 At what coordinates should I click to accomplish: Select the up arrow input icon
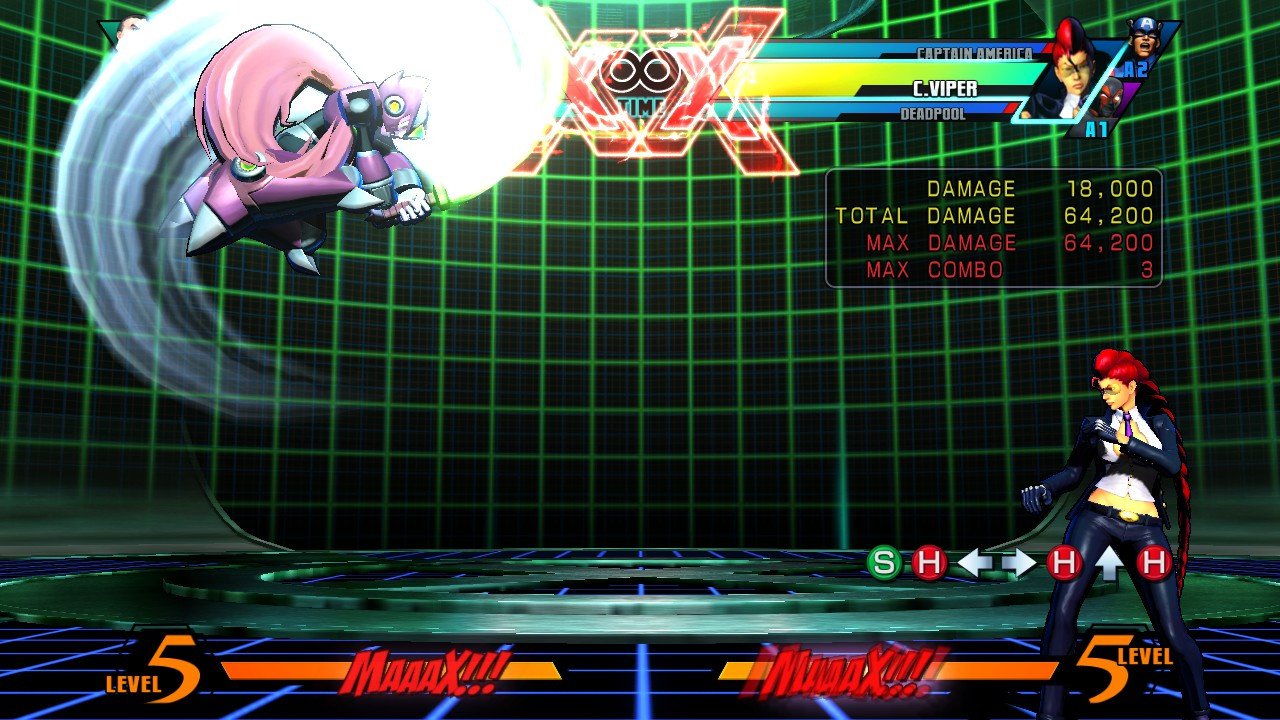[1107, 561]
